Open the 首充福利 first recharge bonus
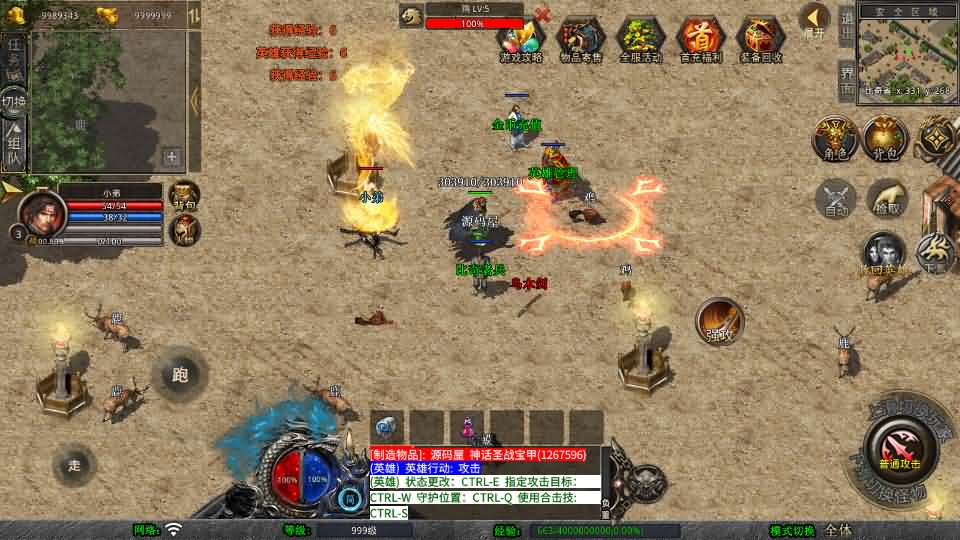 coord(700,40)
